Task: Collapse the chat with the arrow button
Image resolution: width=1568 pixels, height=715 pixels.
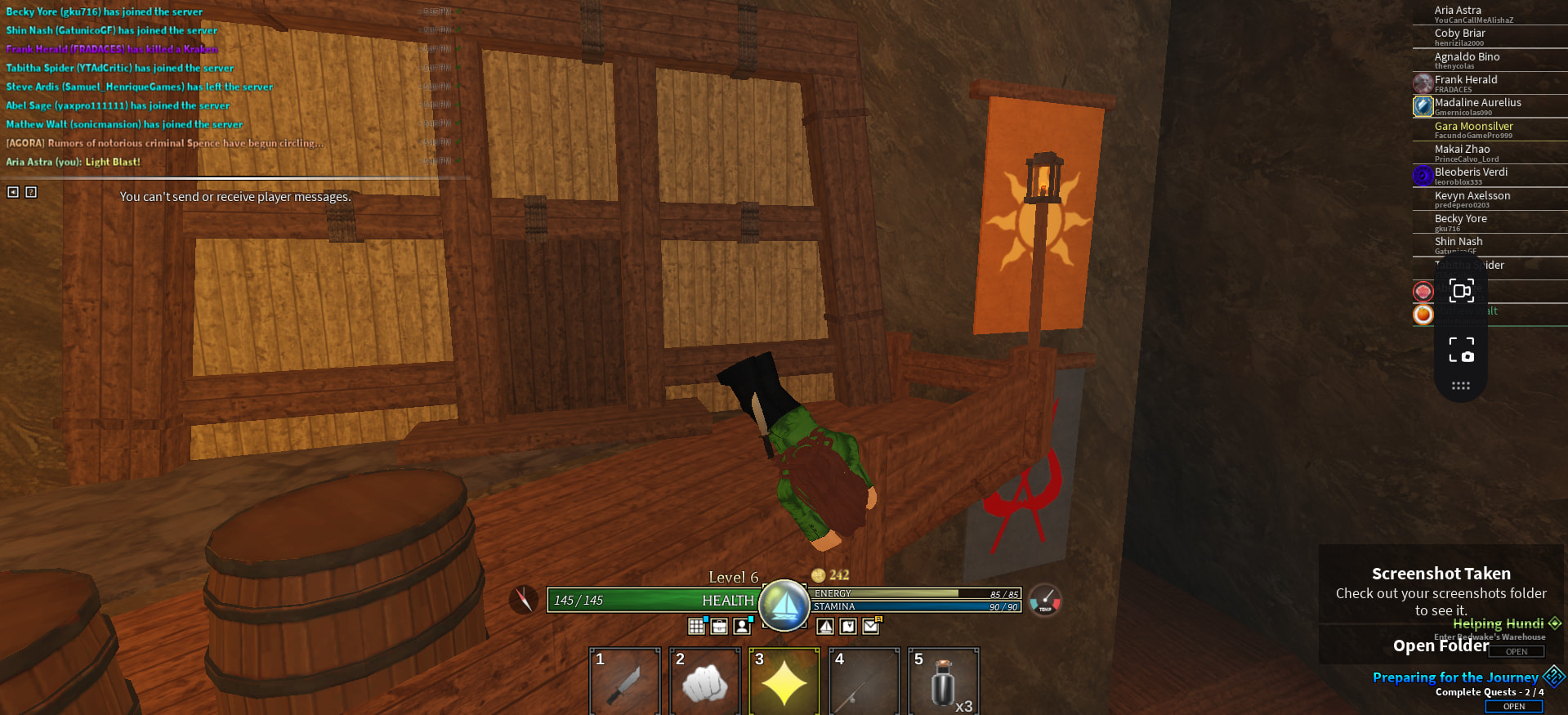Action: pos(13,192)
